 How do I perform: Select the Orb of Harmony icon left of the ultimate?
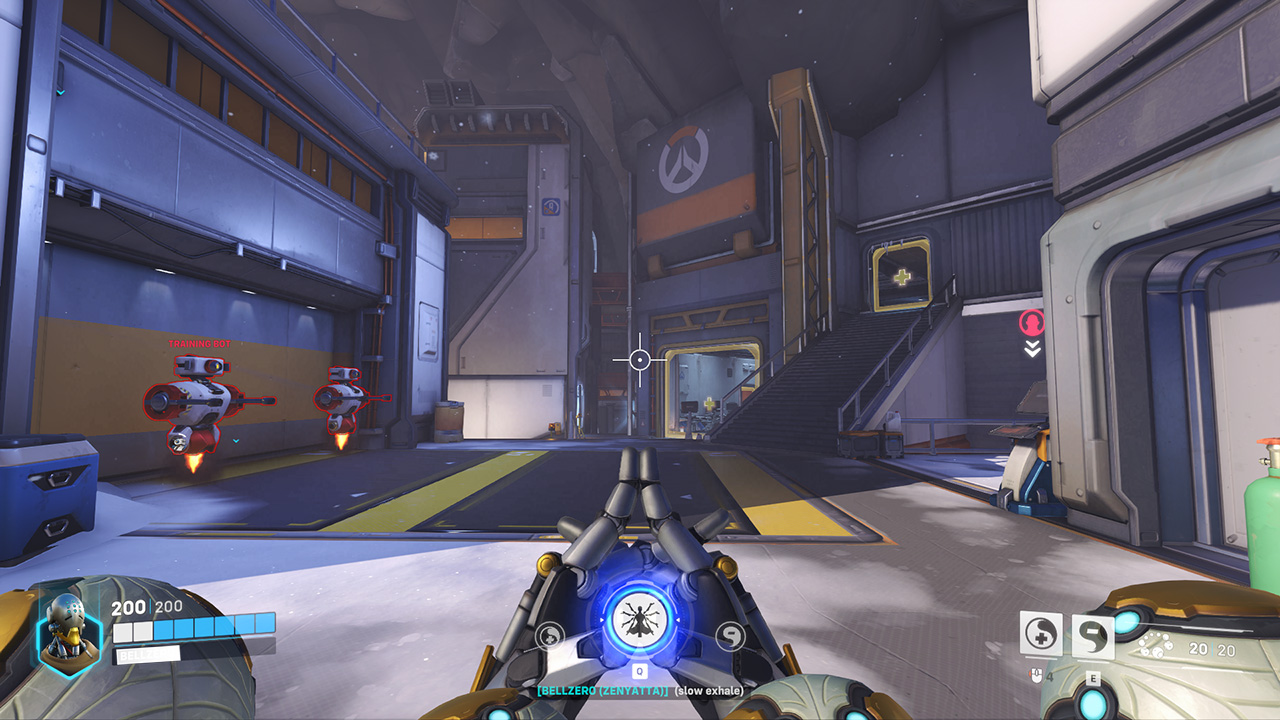tap(549, 633)
